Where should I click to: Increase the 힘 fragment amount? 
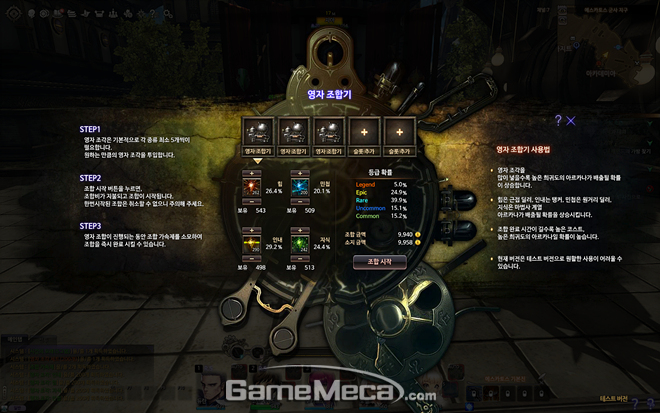click(x=251, y=175)
